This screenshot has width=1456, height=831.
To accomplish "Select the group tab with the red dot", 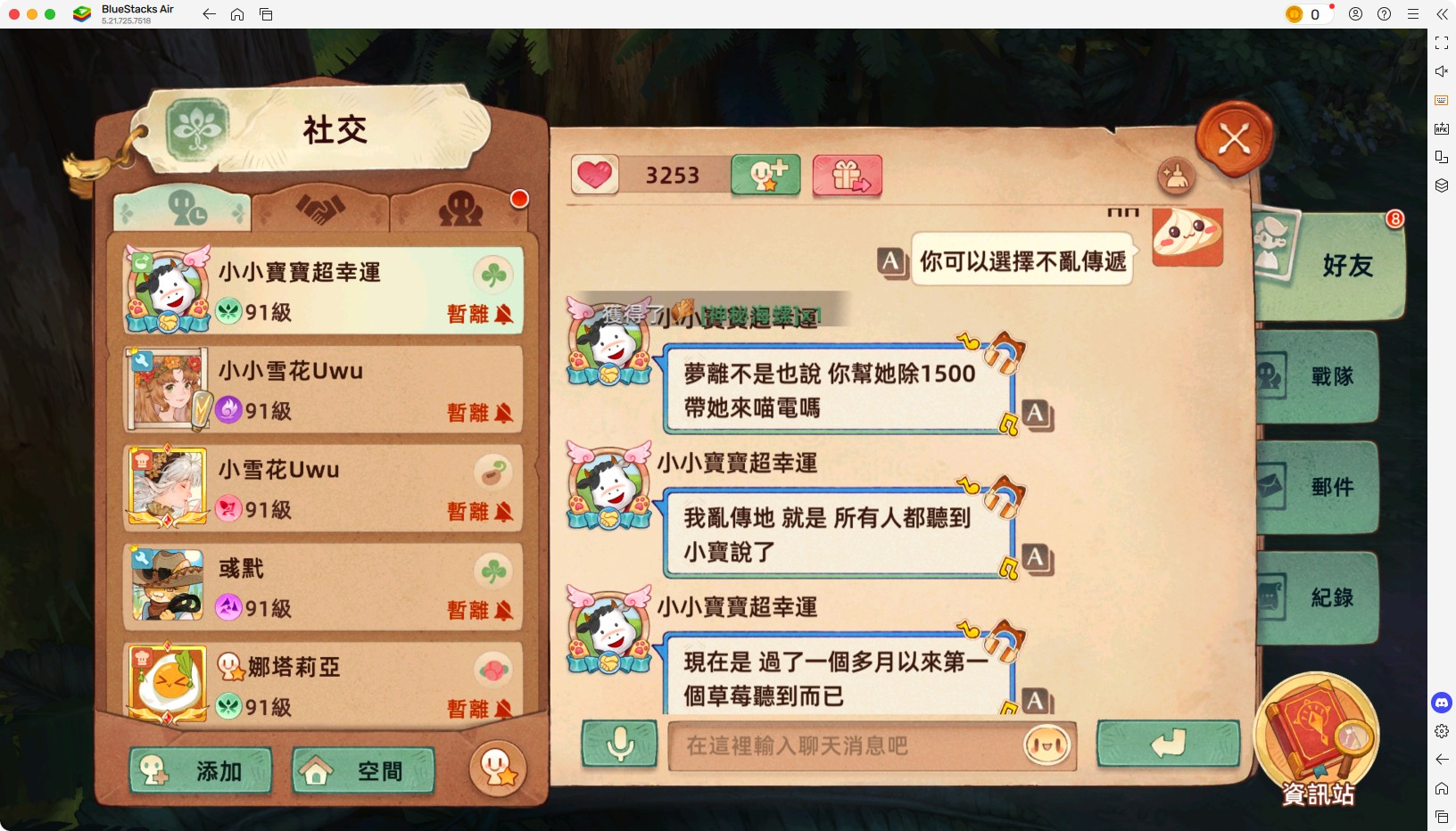I will pyautogui.click(x=460, y=210).
